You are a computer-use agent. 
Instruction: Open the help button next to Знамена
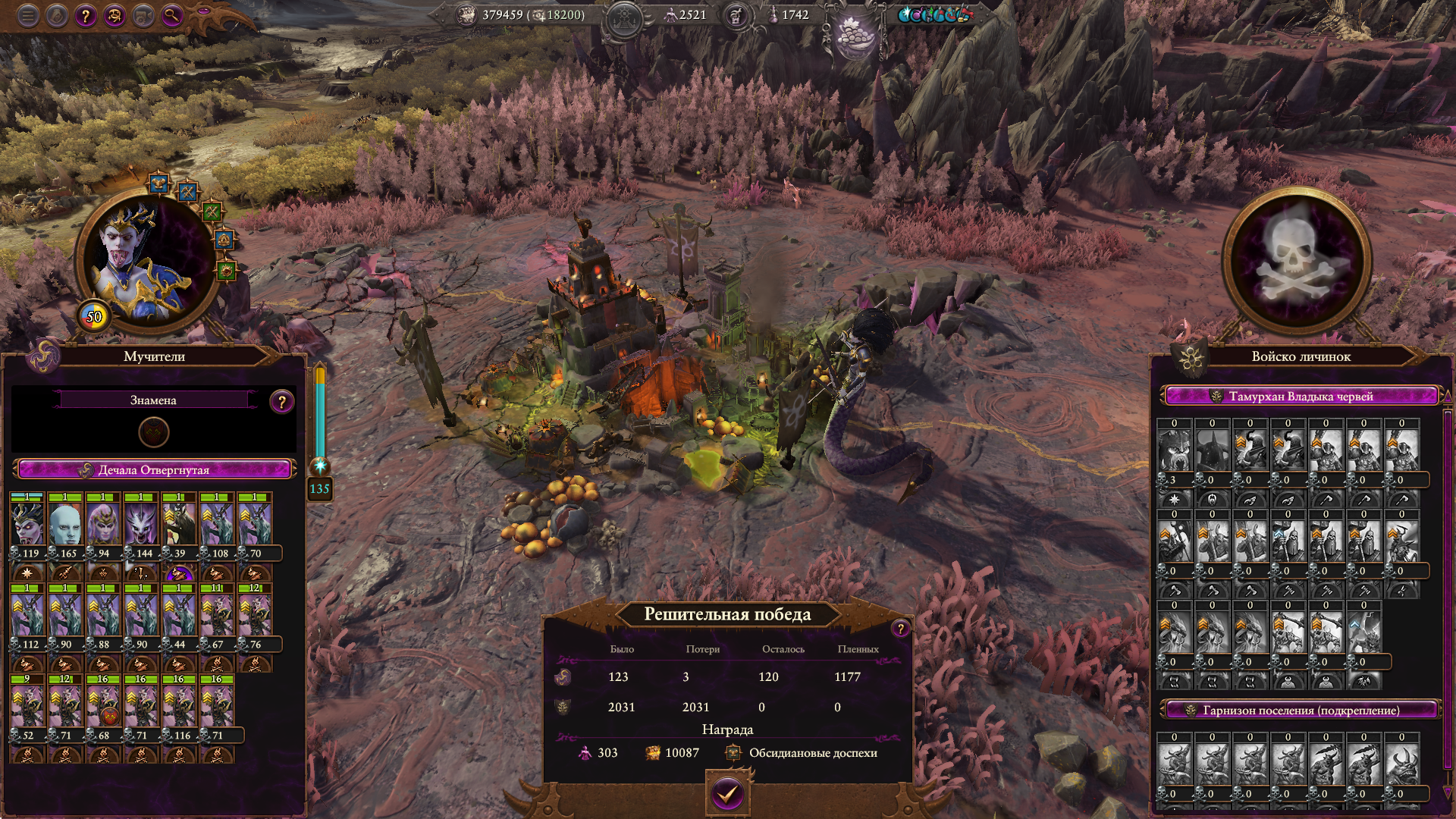pyautogui.click(x=281, y=402)
